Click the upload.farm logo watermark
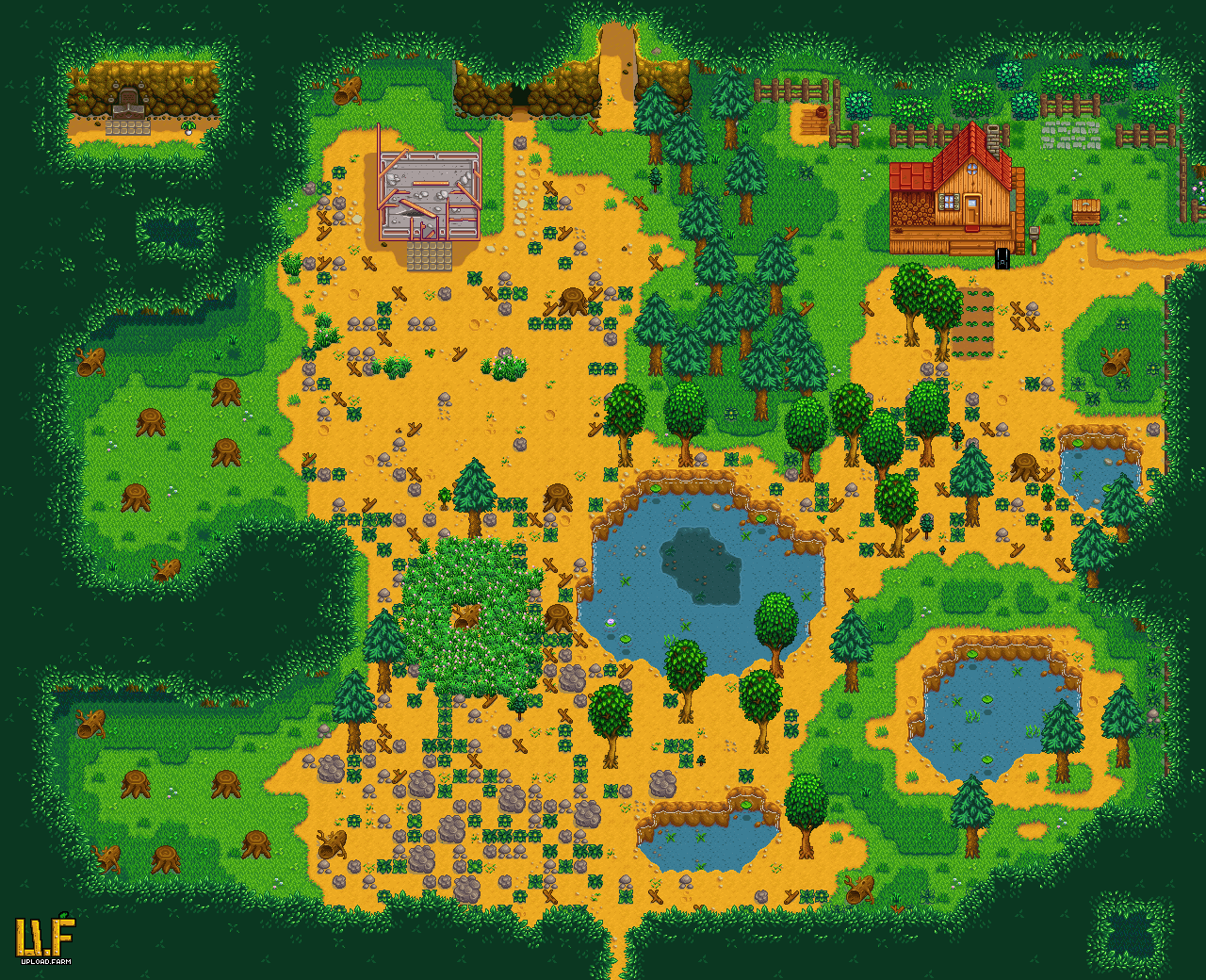Viewport: 1206px width, 980px height. (x=44, y=939)
